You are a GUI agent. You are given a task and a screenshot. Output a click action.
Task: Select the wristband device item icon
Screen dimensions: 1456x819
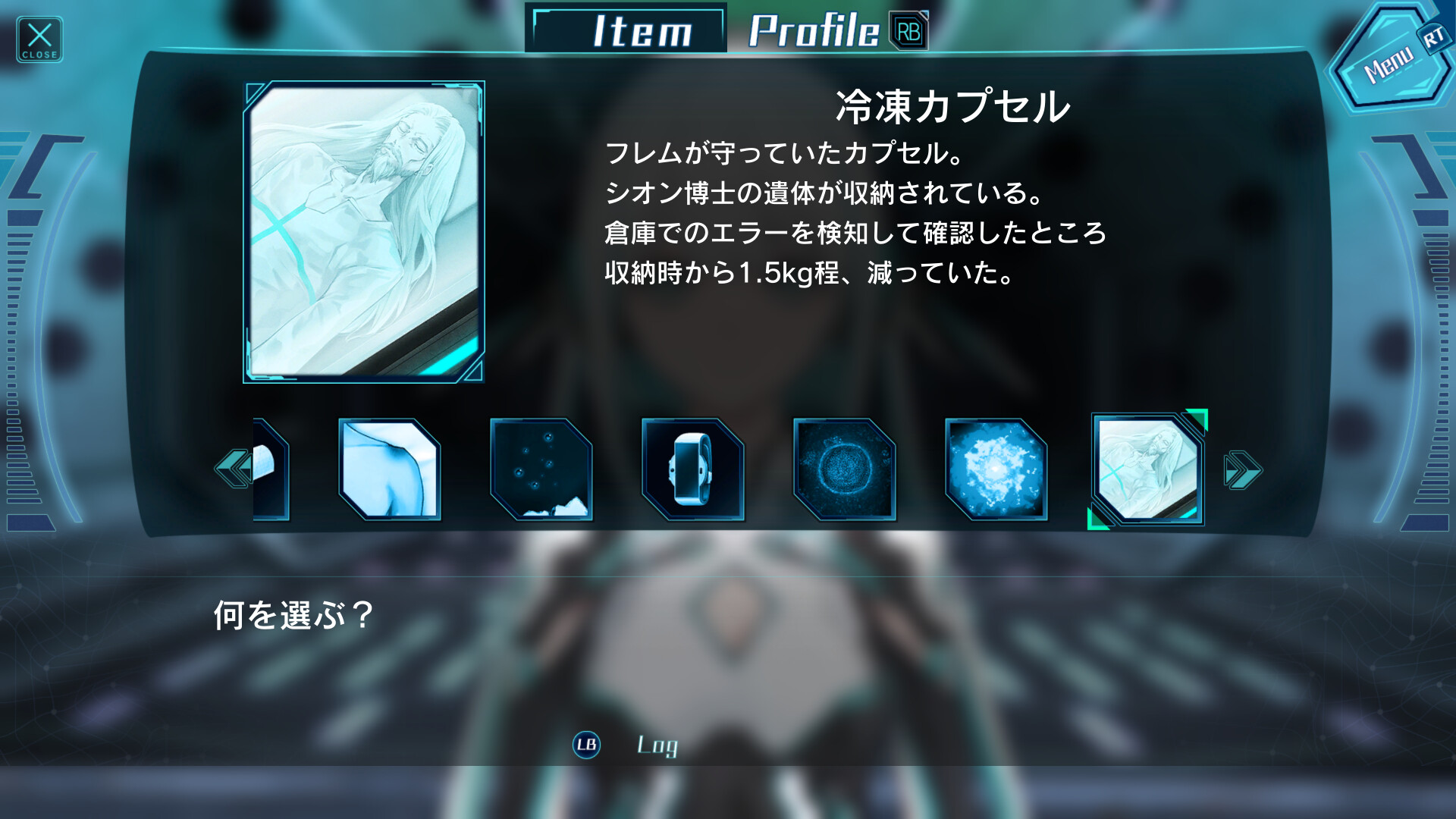click(x=692, y=468)
